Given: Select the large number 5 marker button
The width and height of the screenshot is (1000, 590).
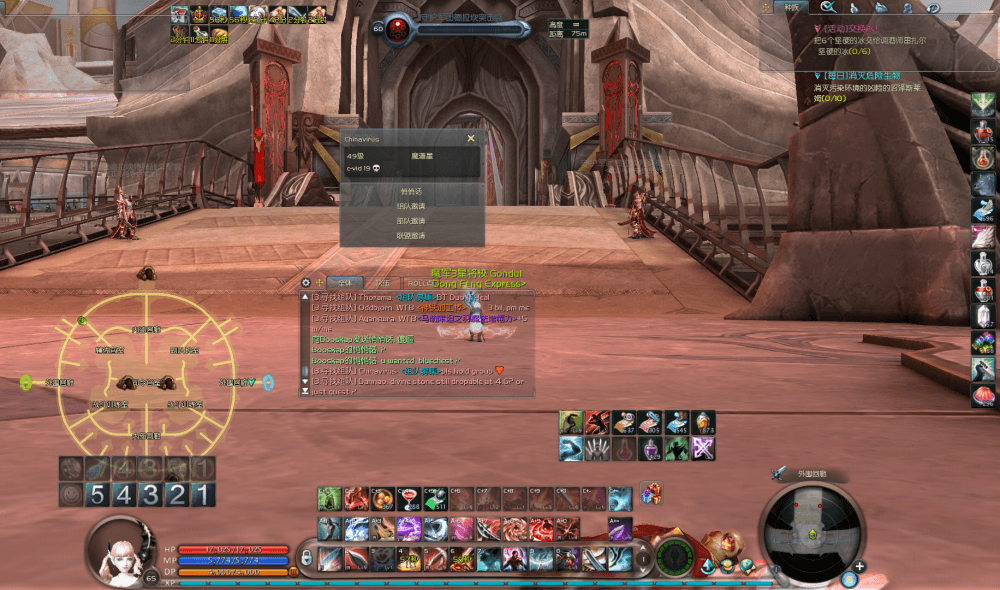Looking at the screenshot, I should [x=97, y=494].
